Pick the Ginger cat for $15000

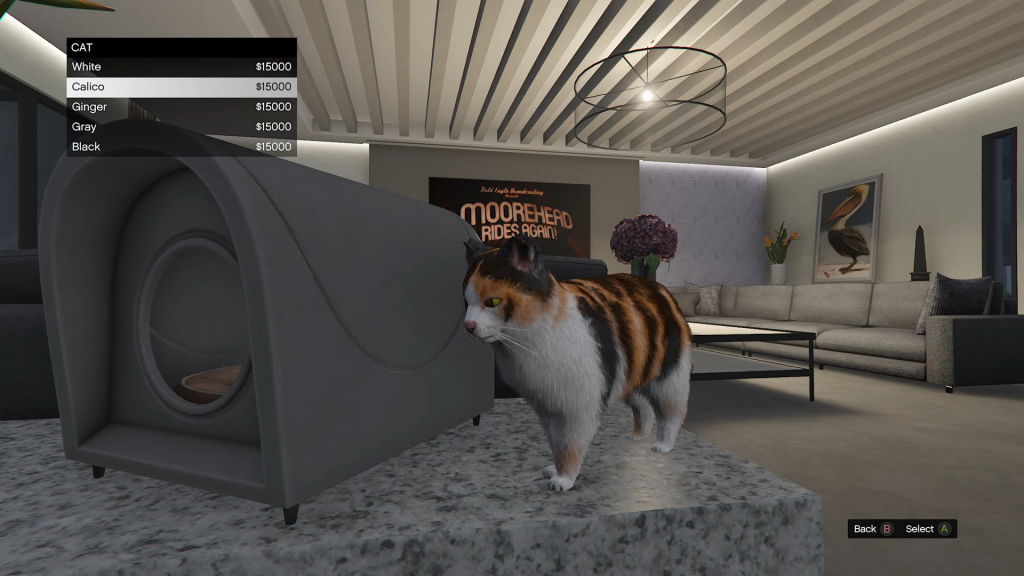coord(181,107)
